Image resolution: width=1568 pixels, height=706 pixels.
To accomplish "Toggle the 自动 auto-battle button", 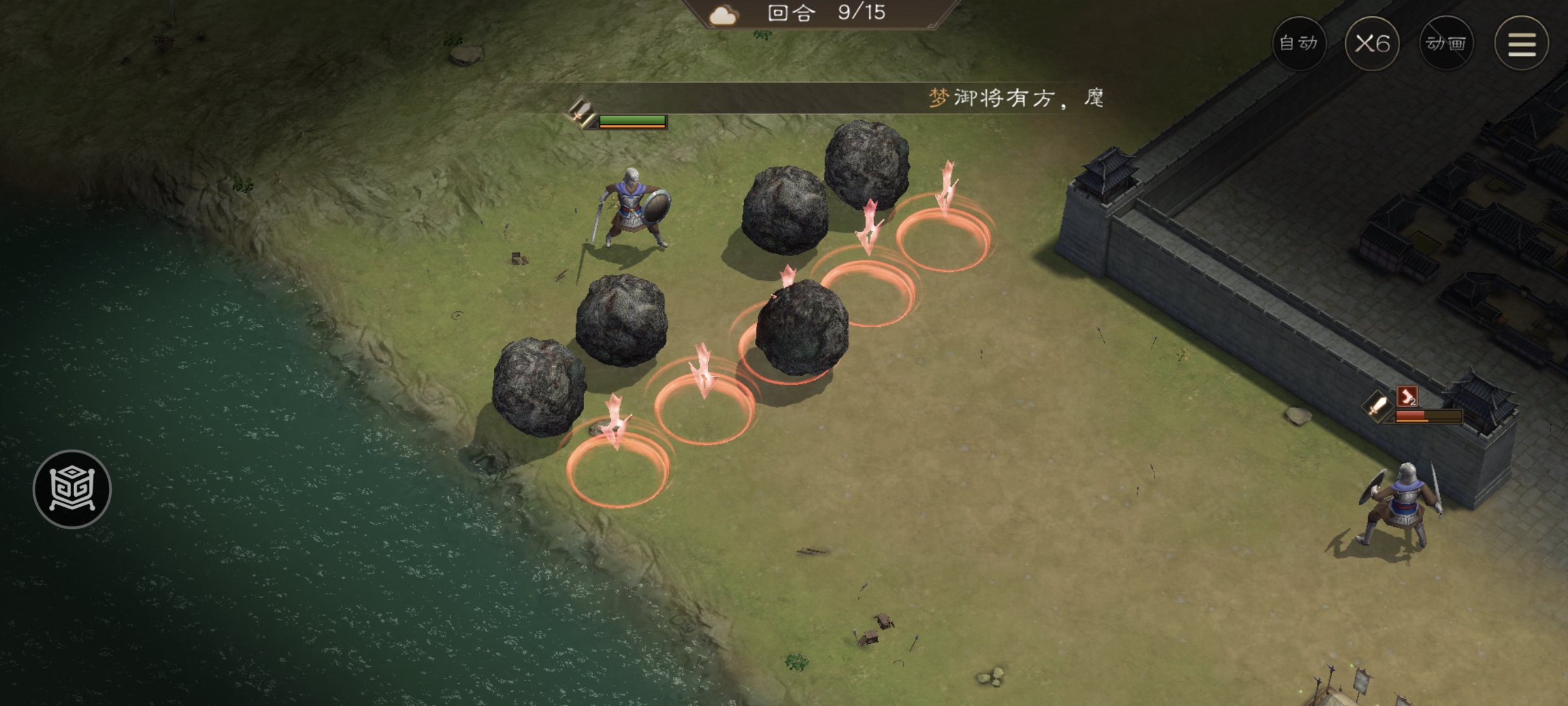I will pos(1299,43).
